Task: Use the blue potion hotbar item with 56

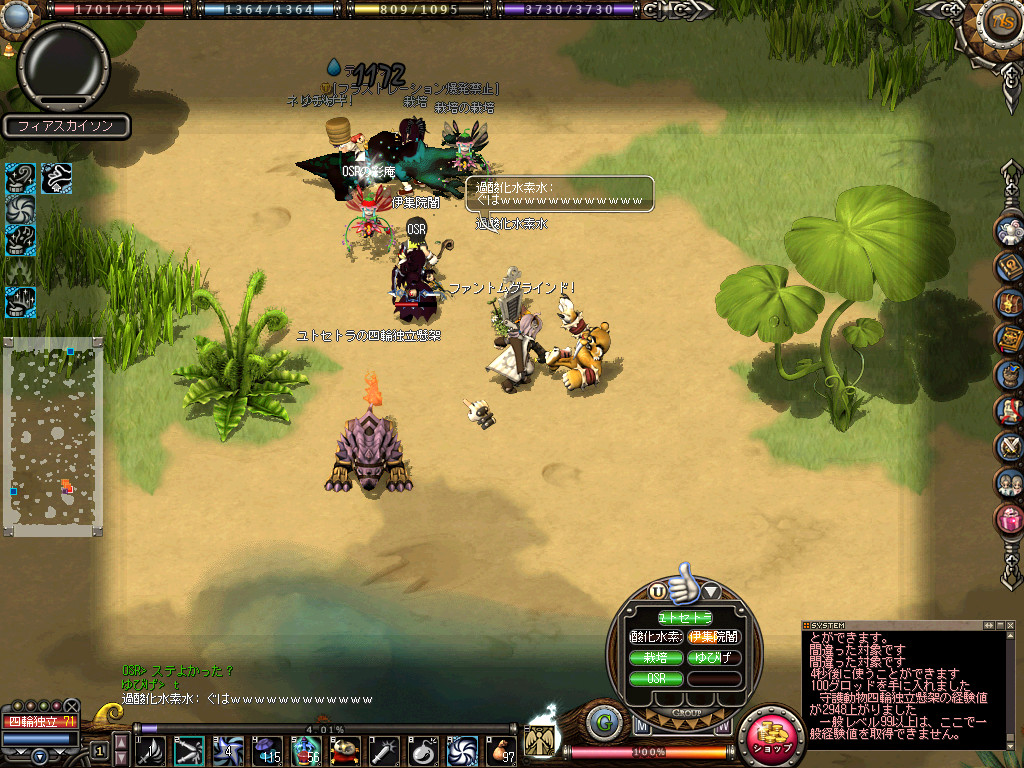Action: pos(305,750)
